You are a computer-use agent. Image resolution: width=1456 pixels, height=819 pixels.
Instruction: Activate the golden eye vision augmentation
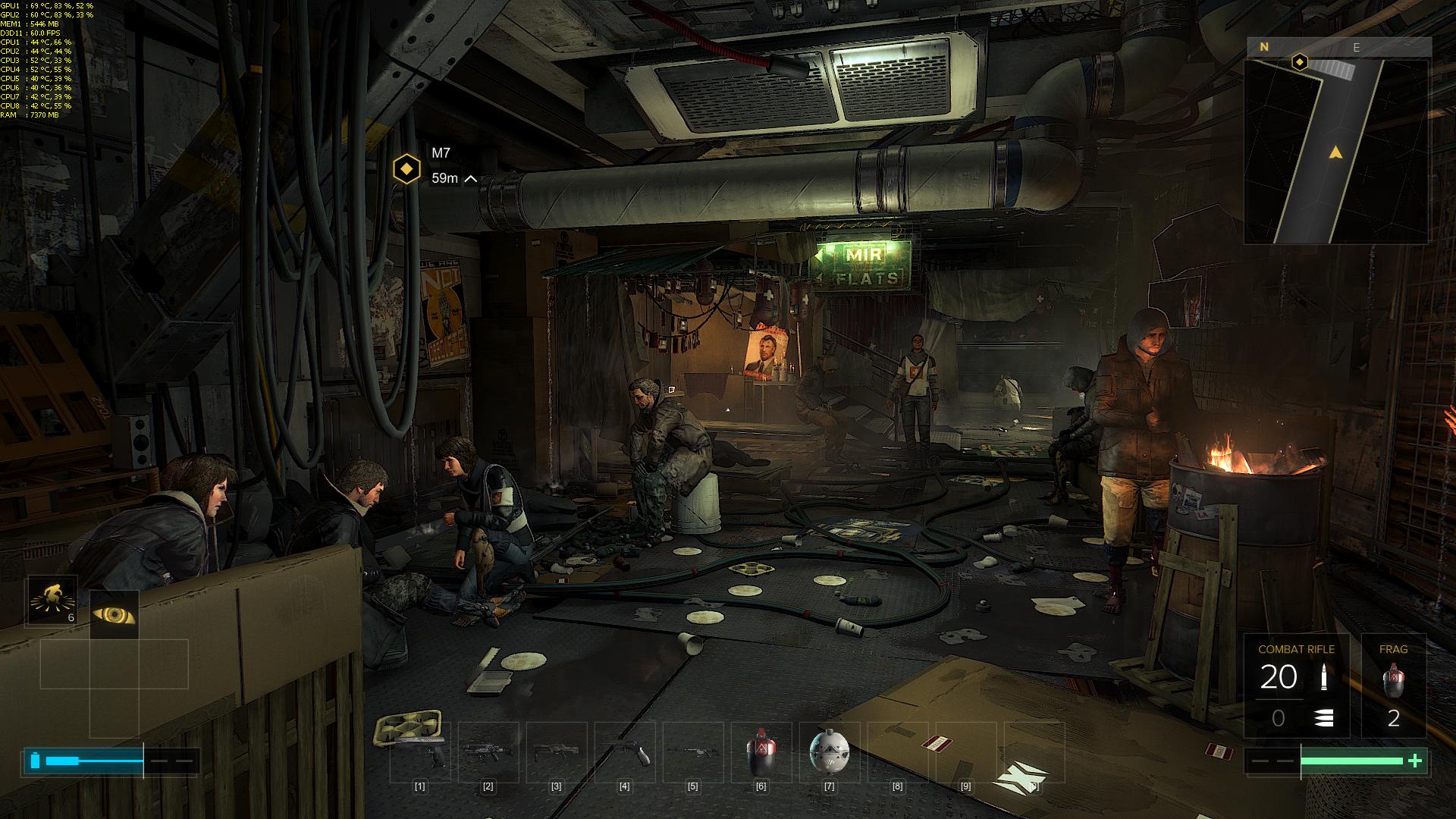click(114, 614)
